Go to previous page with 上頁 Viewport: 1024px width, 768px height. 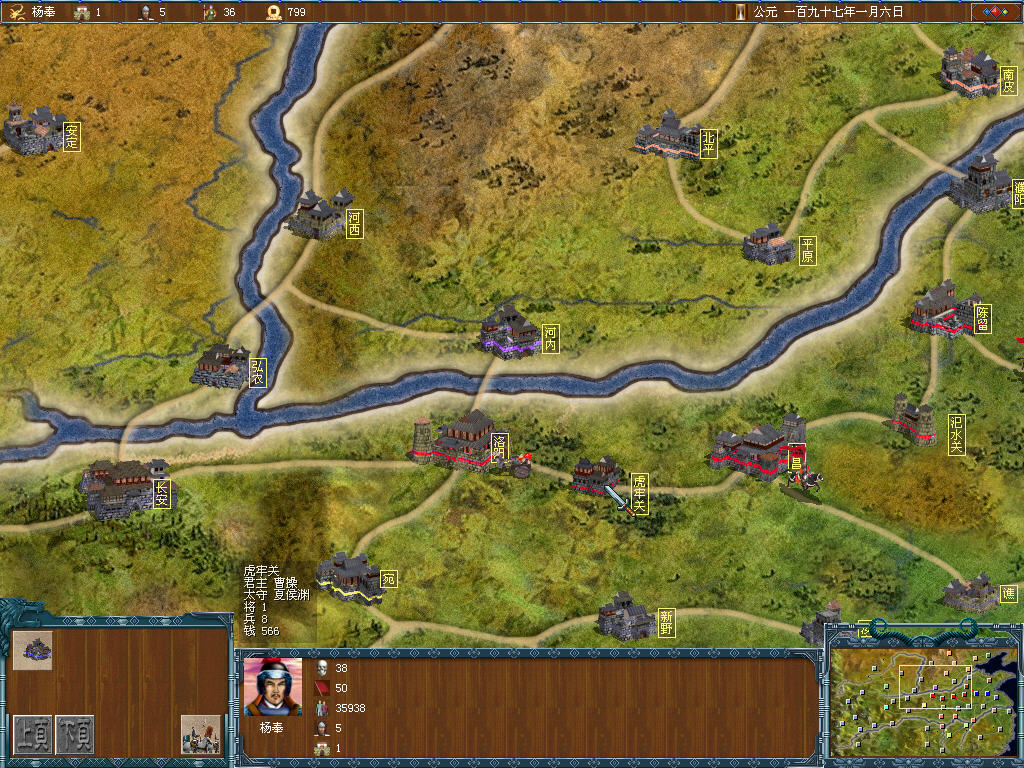point(32,734)
